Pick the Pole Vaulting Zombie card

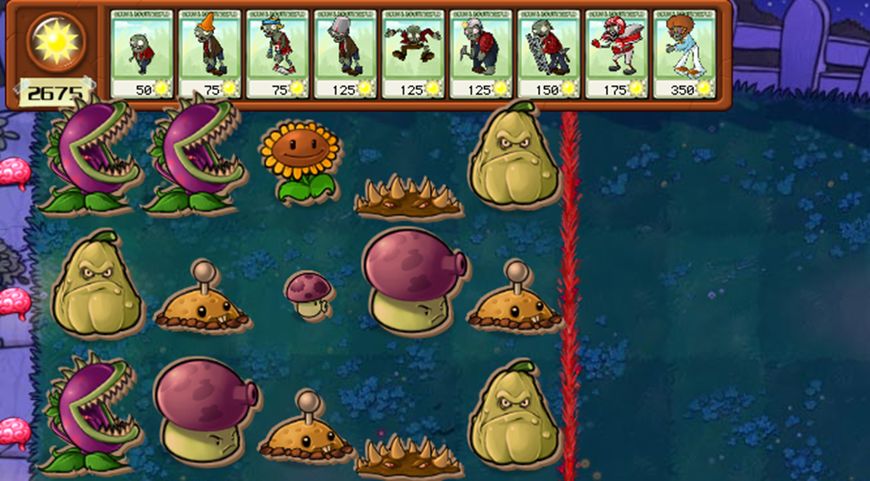[278, 54]
